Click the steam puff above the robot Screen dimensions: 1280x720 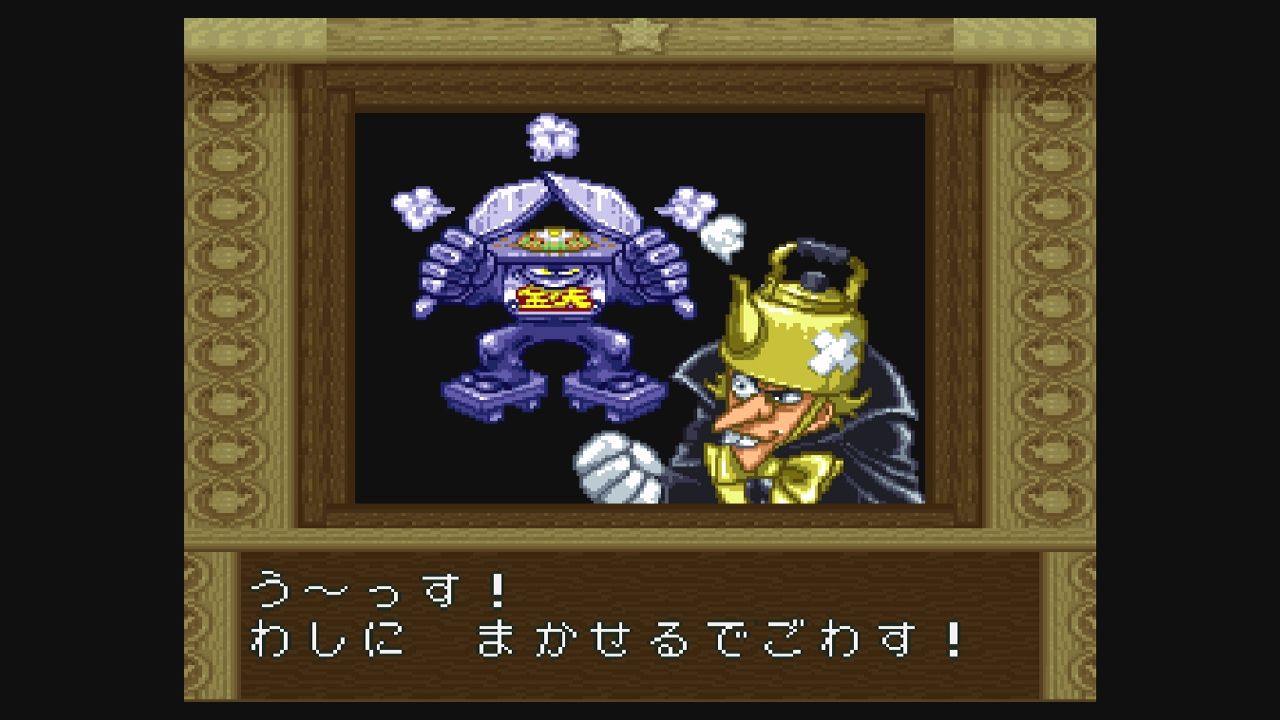click(x=550, y=140)
